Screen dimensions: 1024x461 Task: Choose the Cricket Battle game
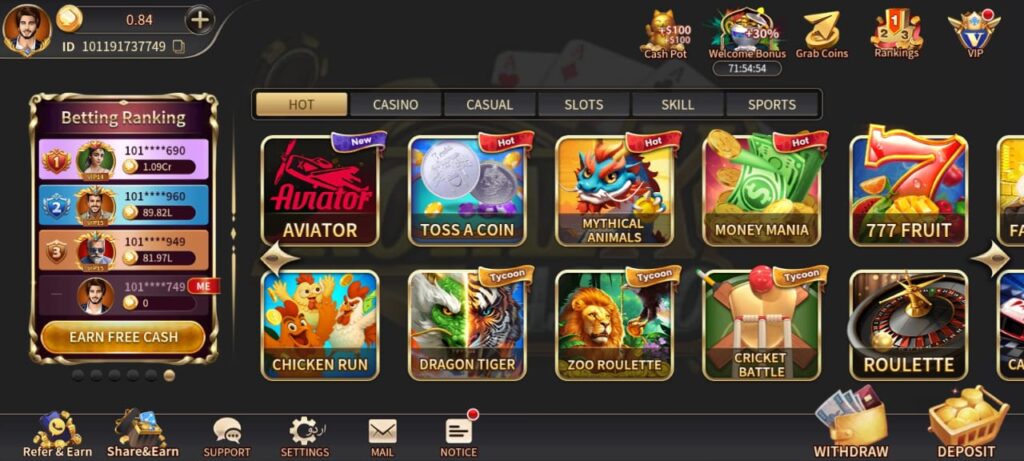pos(761,325)
